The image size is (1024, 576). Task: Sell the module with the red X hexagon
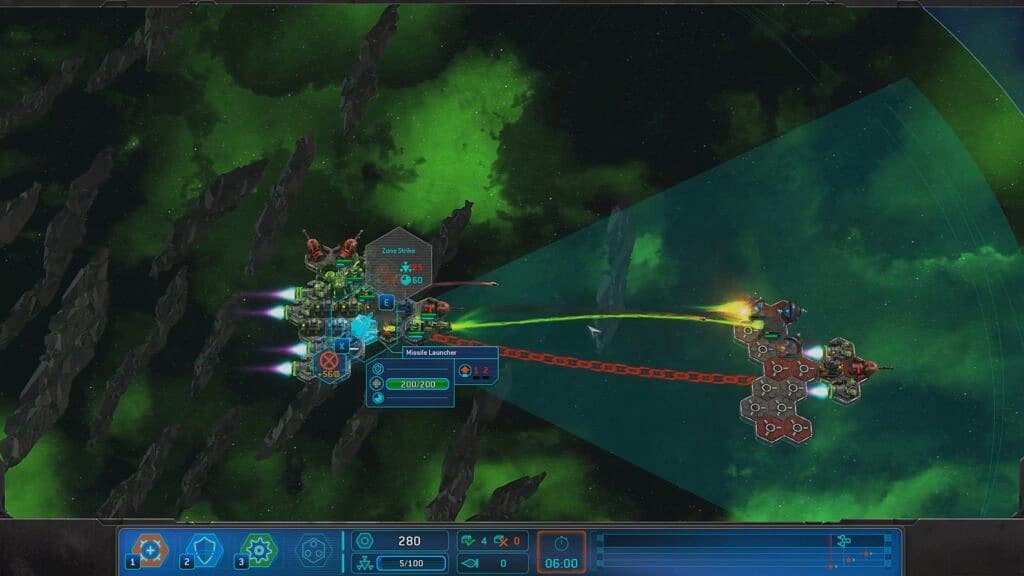click(329, 361)
